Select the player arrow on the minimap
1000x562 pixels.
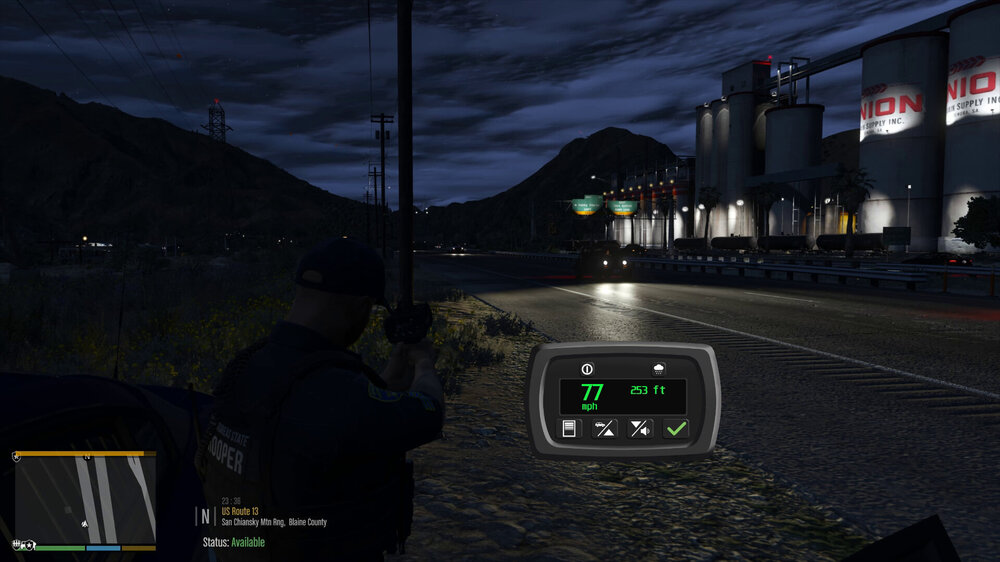coord(82,523)
